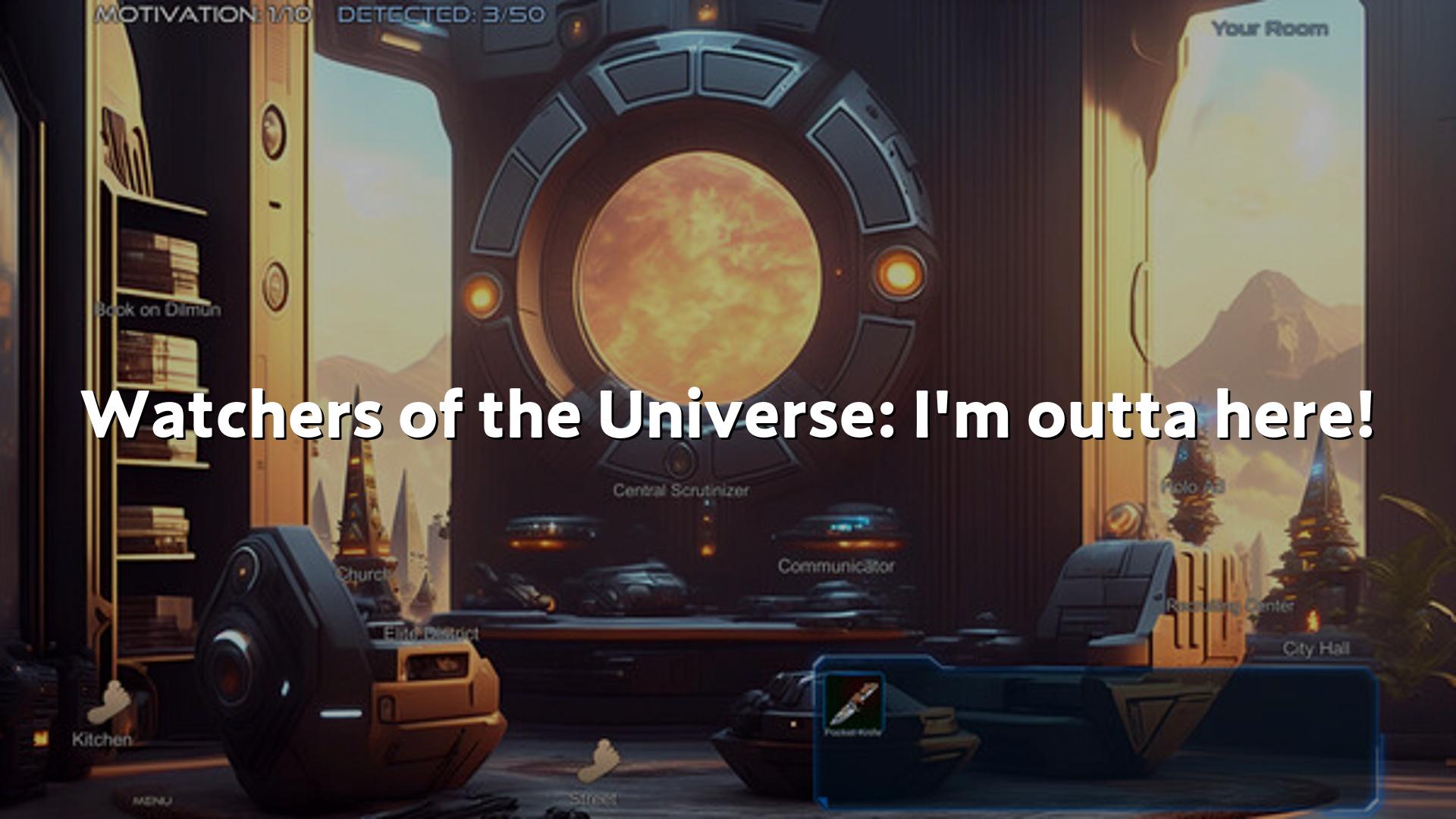
Task: Go to the Kitchen exit label
Action: tap(102, 739)
